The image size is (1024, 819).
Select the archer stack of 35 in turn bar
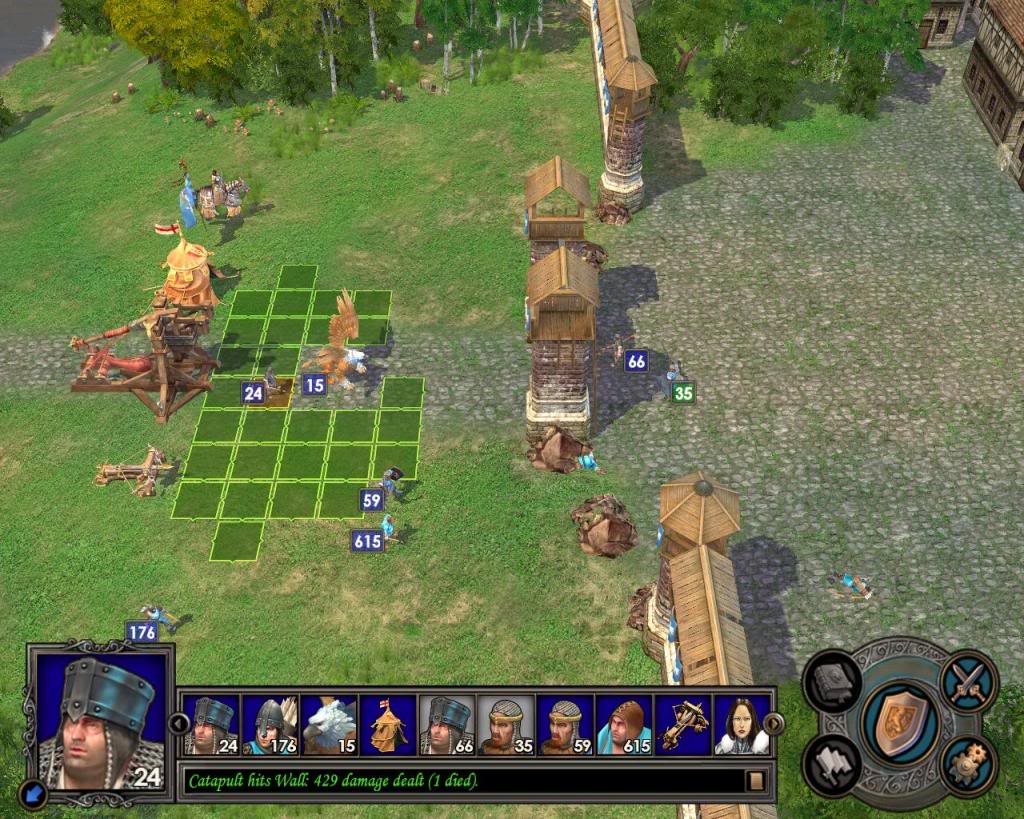point(506,725)
